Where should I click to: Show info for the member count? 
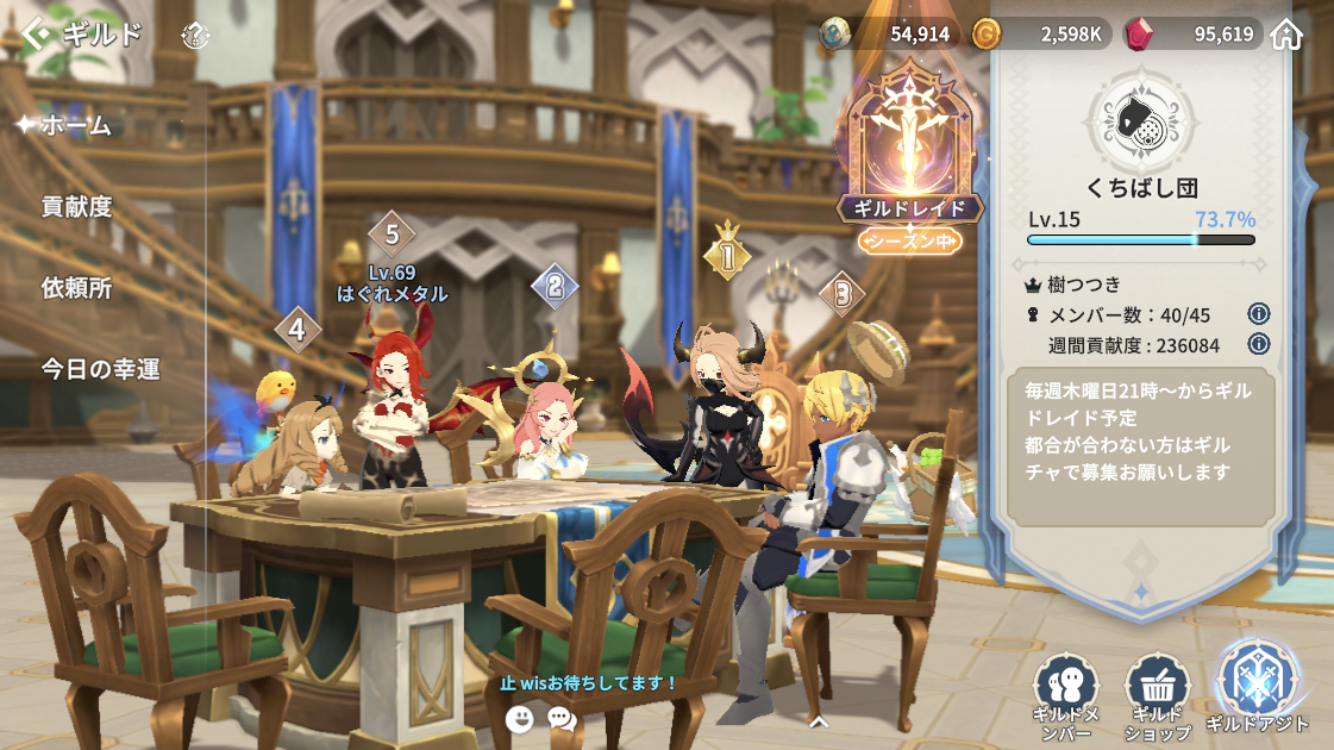(x=1258, y=314)
